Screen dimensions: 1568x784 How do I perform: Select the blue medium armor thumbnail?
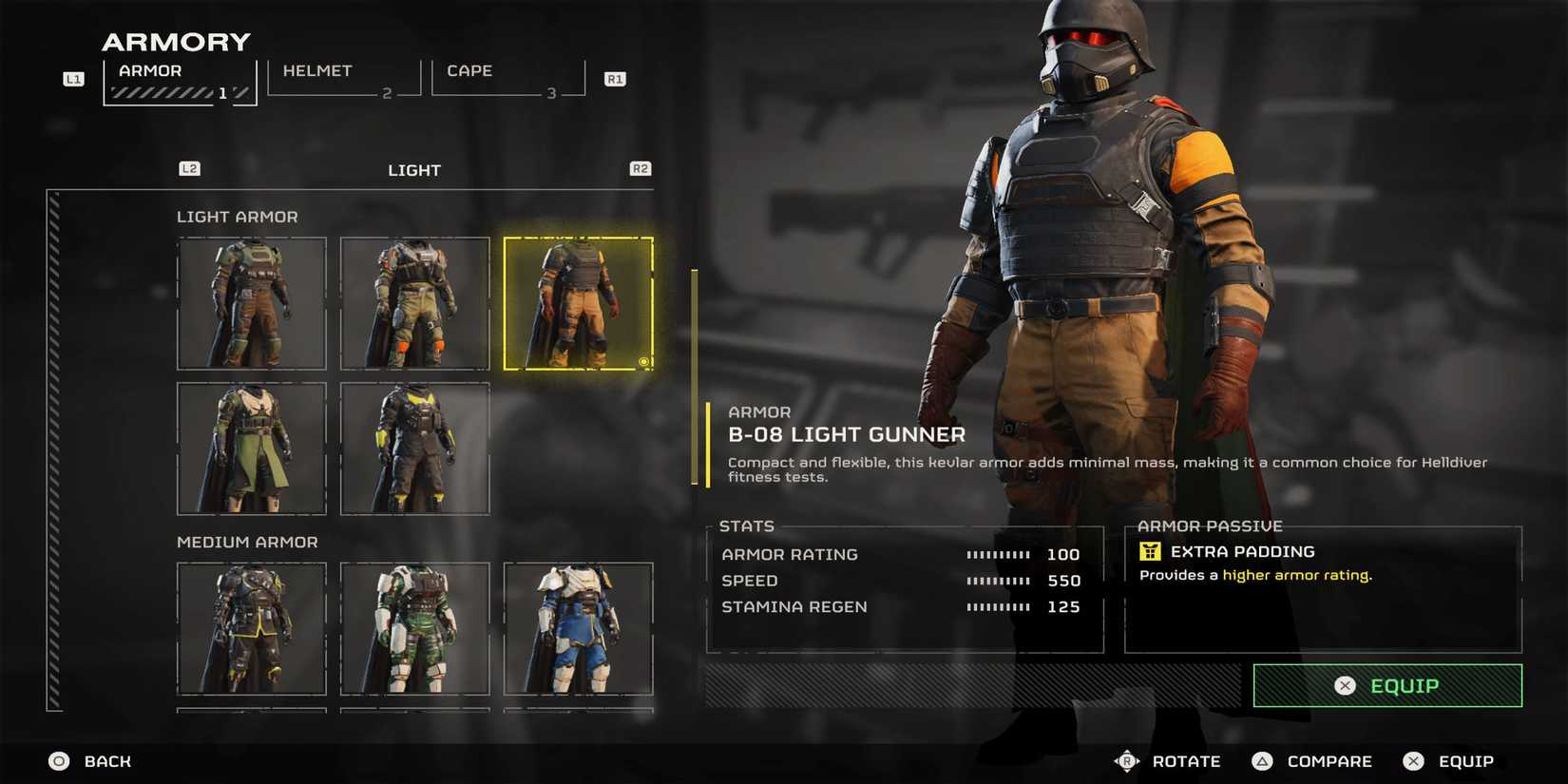click(579, 629)
